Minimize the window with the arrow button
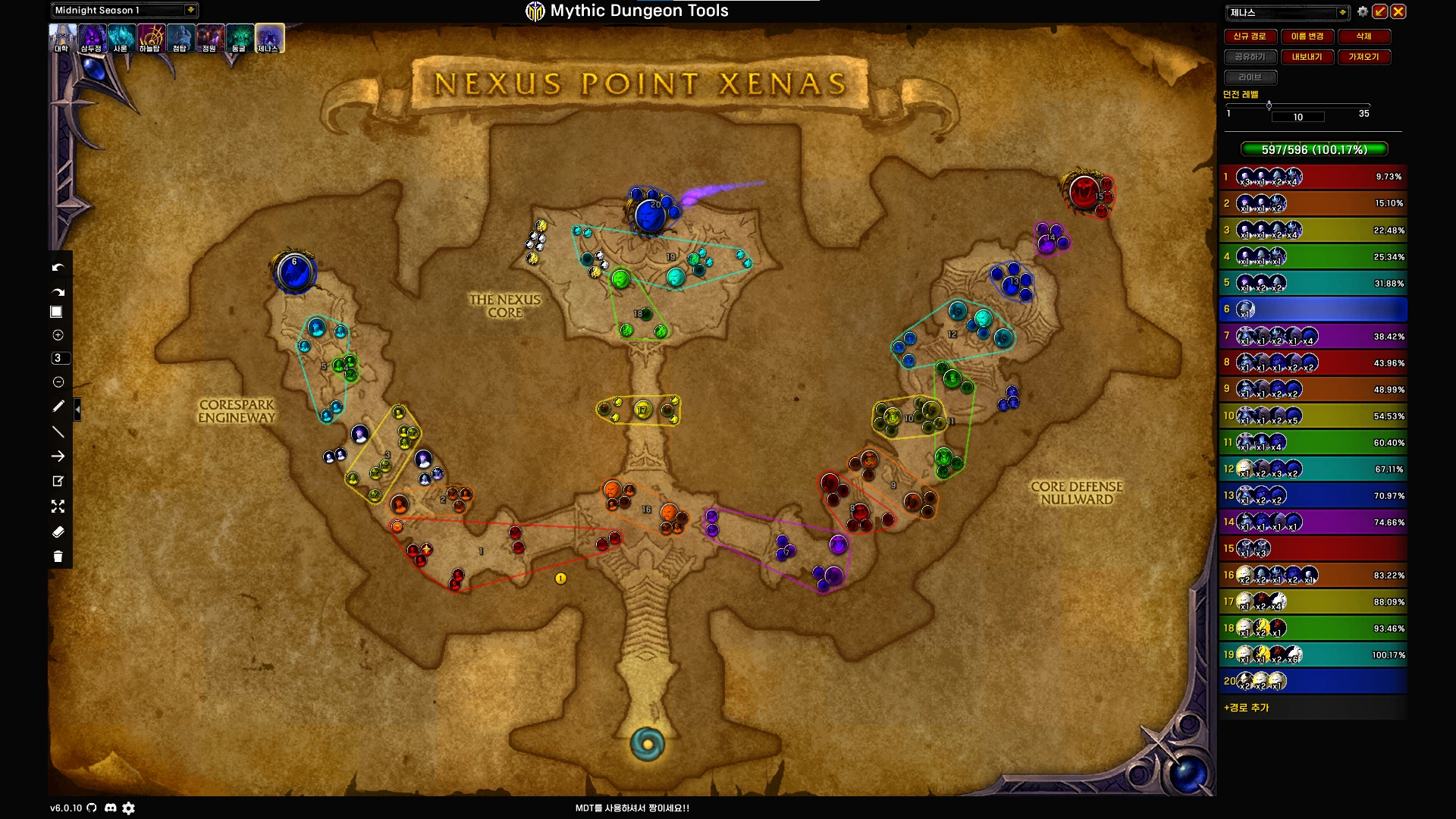The height and width of the screenshot is (819, 1456). coord(1380,11)
